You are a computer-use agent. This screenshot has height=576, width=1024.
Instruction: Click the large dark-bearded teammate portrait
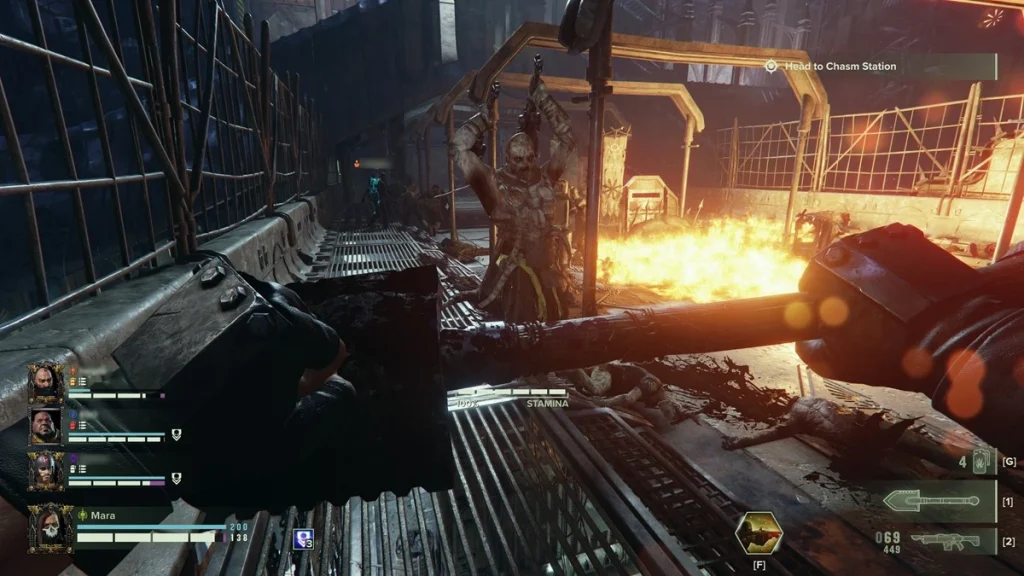click(46, 427)
